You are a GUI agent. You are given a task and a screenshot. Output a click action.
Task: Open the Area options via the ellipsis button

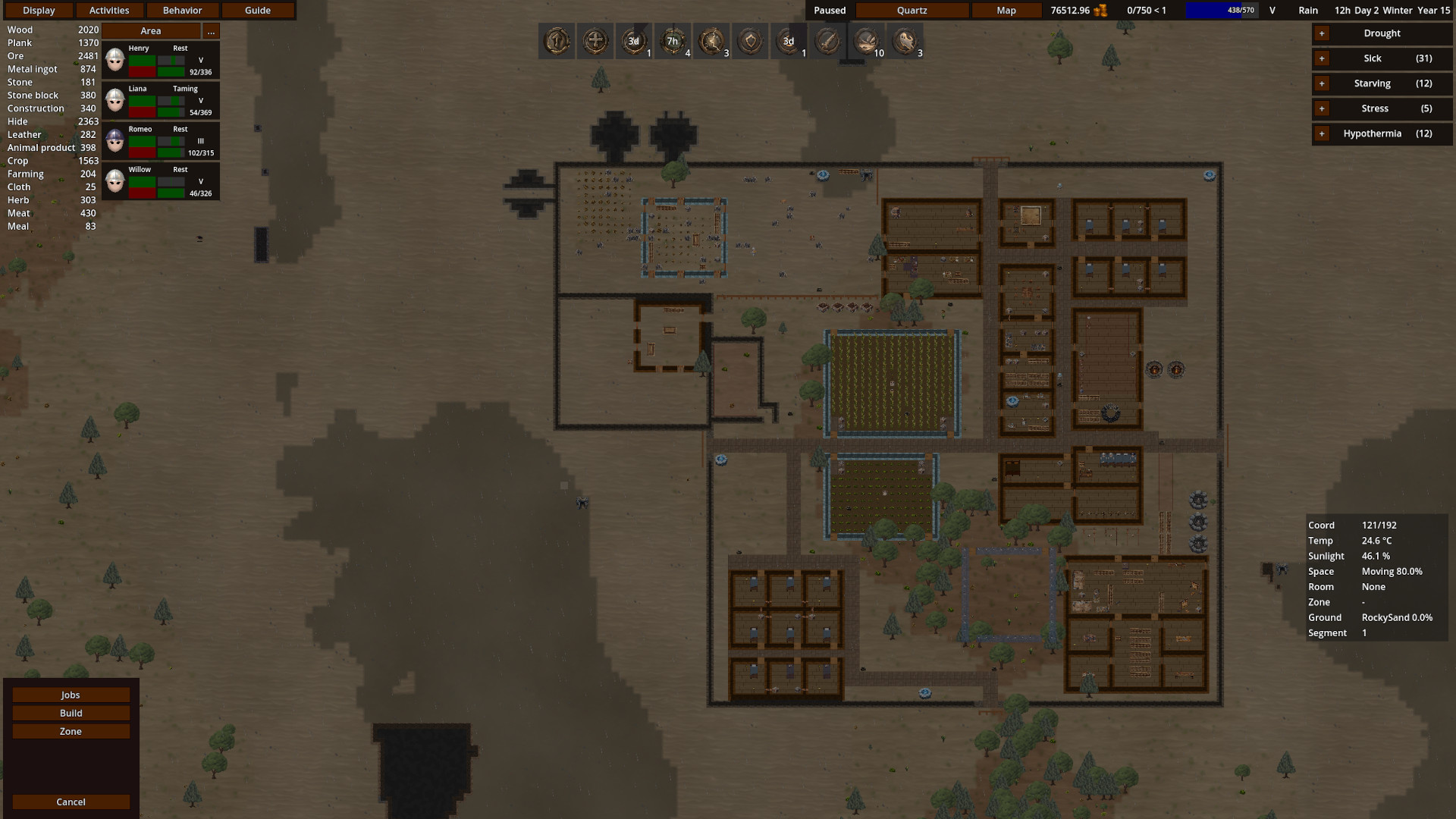point(210,30)
